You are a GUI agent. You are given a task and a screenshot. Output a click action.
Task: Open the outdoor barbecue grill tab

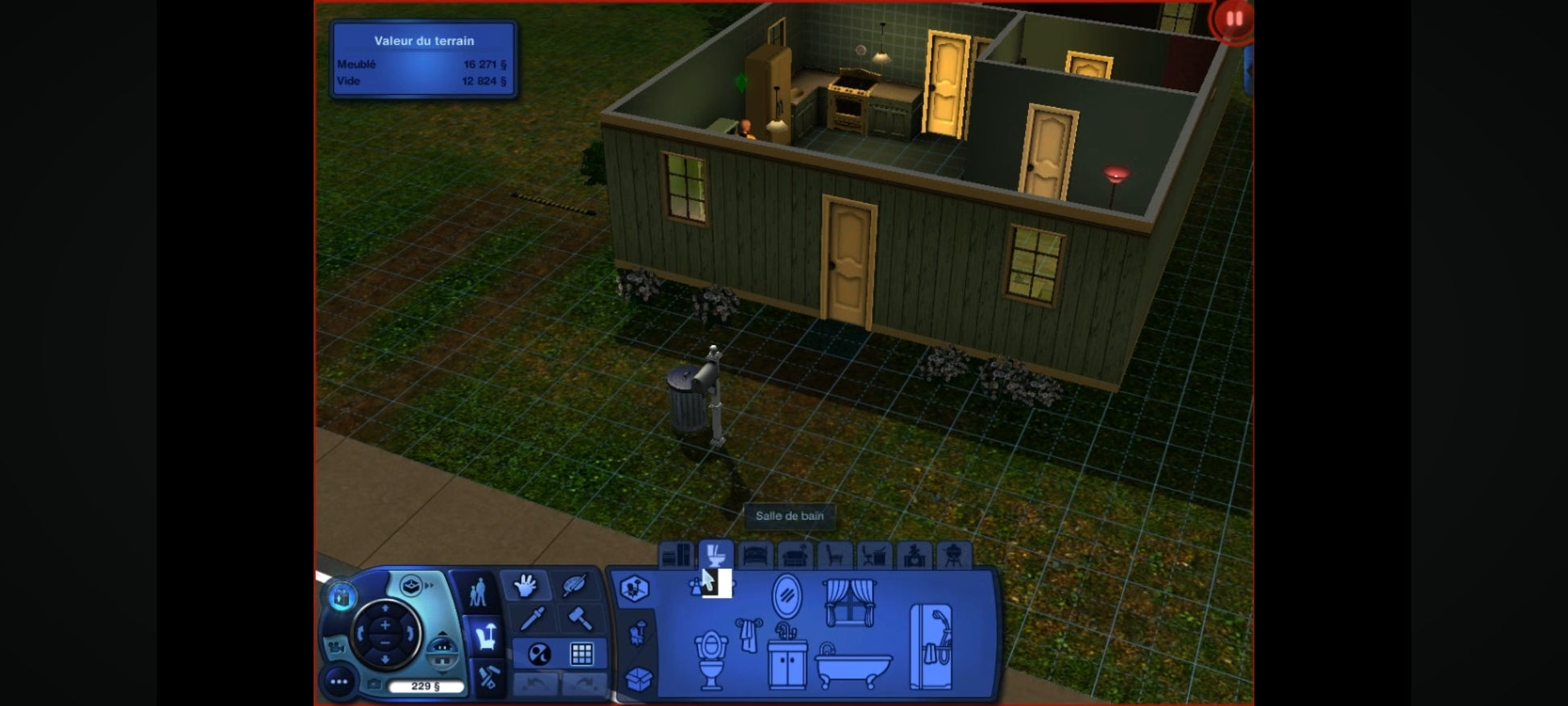[x=953, y=555]
